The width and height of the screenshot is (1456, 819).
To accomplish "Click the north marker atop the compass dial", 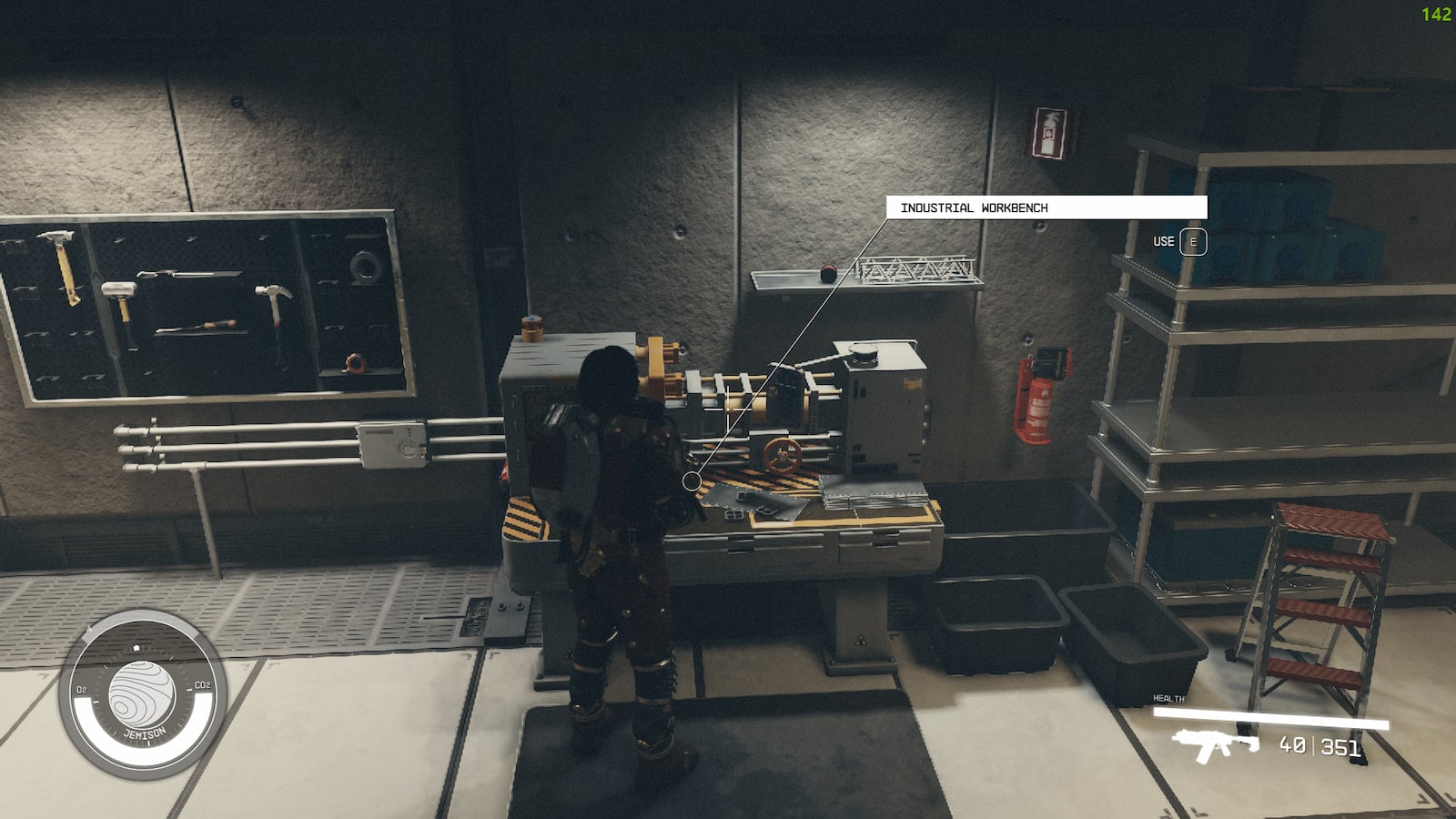I will pyautogui.click(x=136, y=647).
